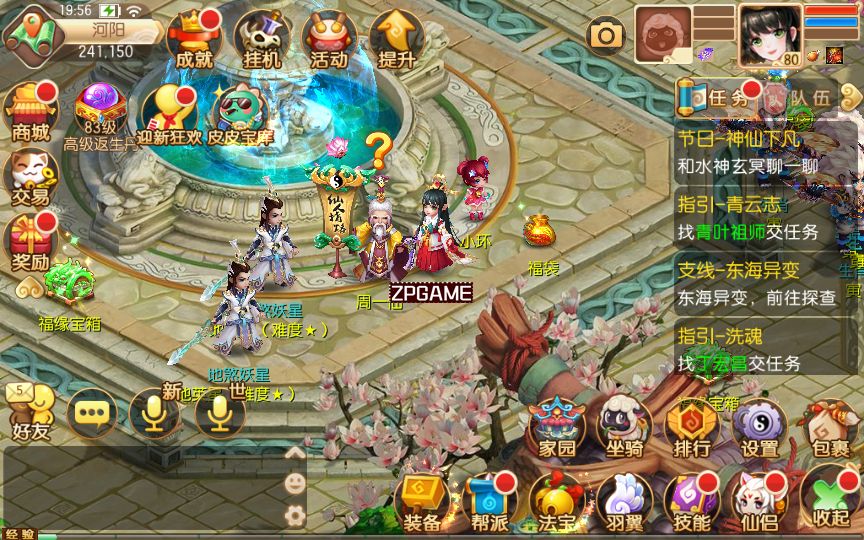
Task: Open the 交易 trading menu
Action: pyautogui.click(x=30, y=178)
